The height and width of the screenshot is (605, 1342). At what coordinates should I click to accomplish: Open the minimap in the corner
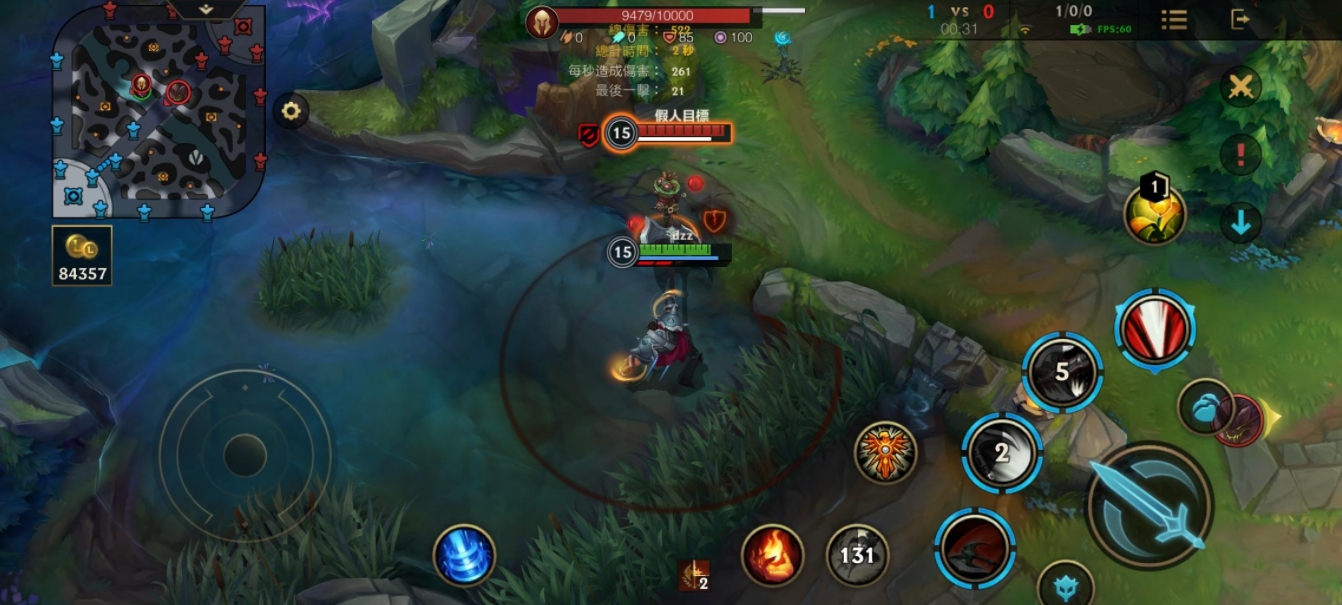click(x=158, y=110)
